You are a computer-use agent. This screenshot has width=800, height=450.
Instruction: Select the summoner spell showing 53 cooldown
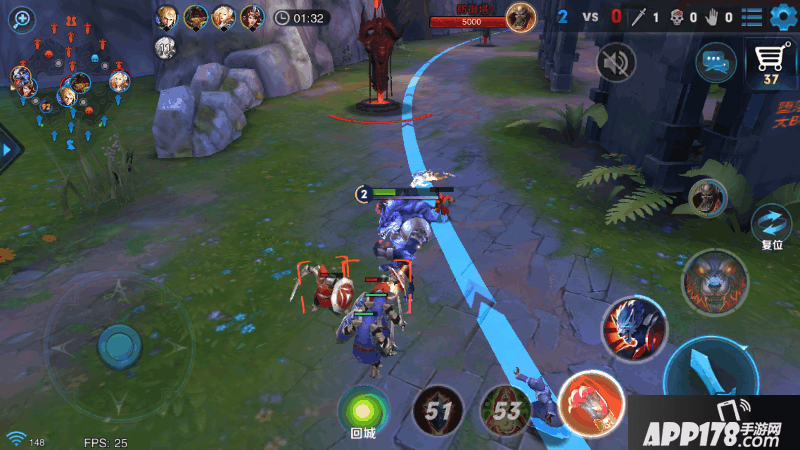506,409
